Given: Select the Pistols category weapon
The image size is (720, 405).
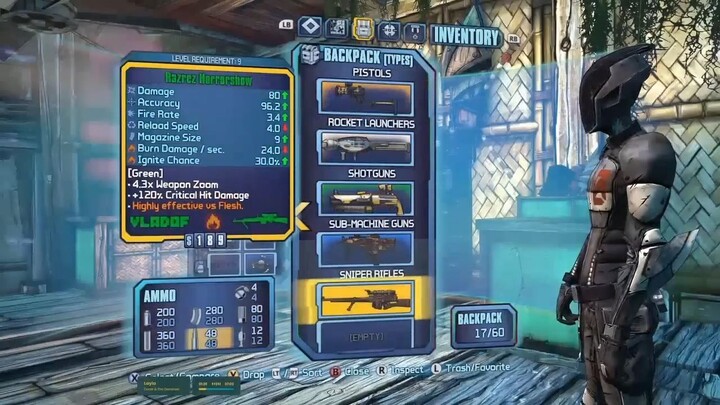Looking at the screenshot, I should coord(365,97).
